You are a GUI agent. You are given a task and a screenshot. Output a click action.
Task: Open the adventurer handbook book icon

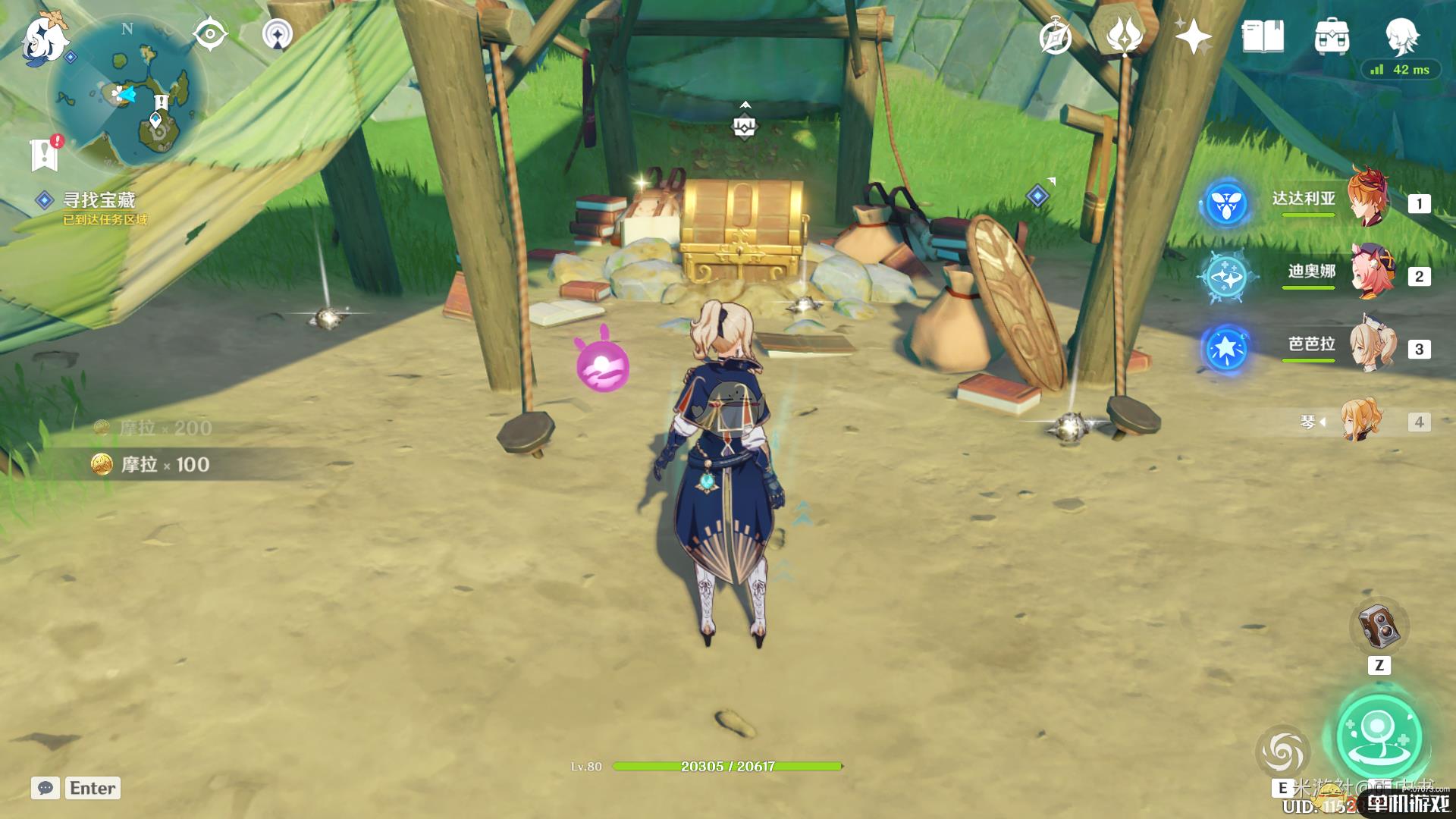coord(1263,36)
